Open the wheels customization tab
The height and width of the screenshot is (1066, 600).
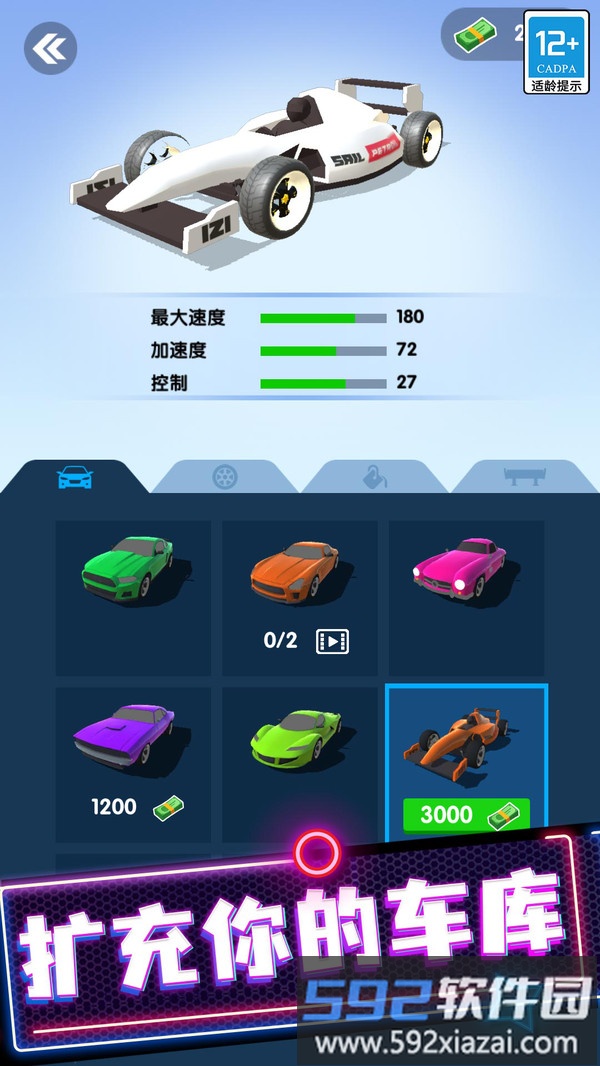coord(225,478)
